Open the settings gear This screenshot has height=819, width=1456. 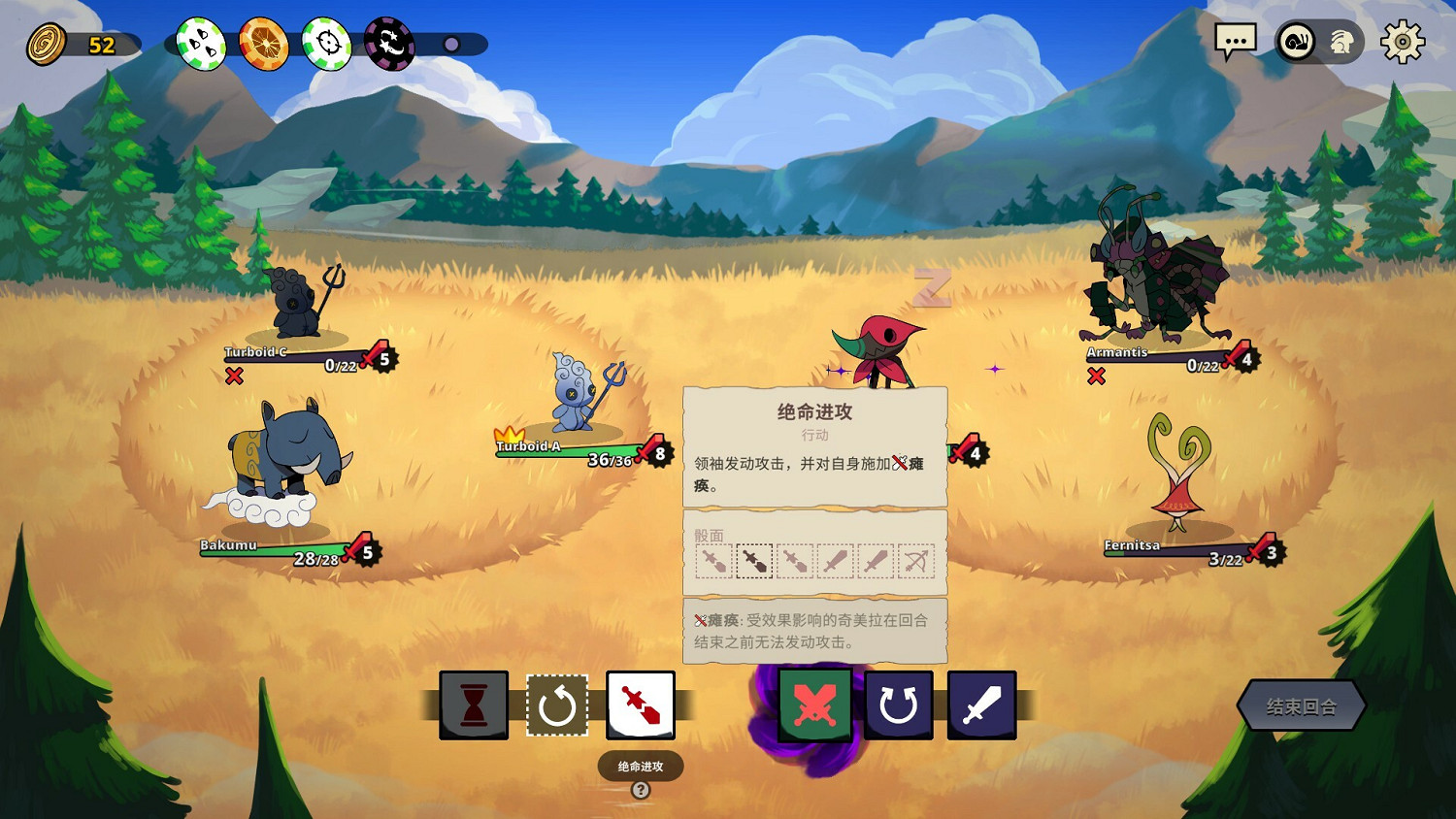click(1402, 42)
